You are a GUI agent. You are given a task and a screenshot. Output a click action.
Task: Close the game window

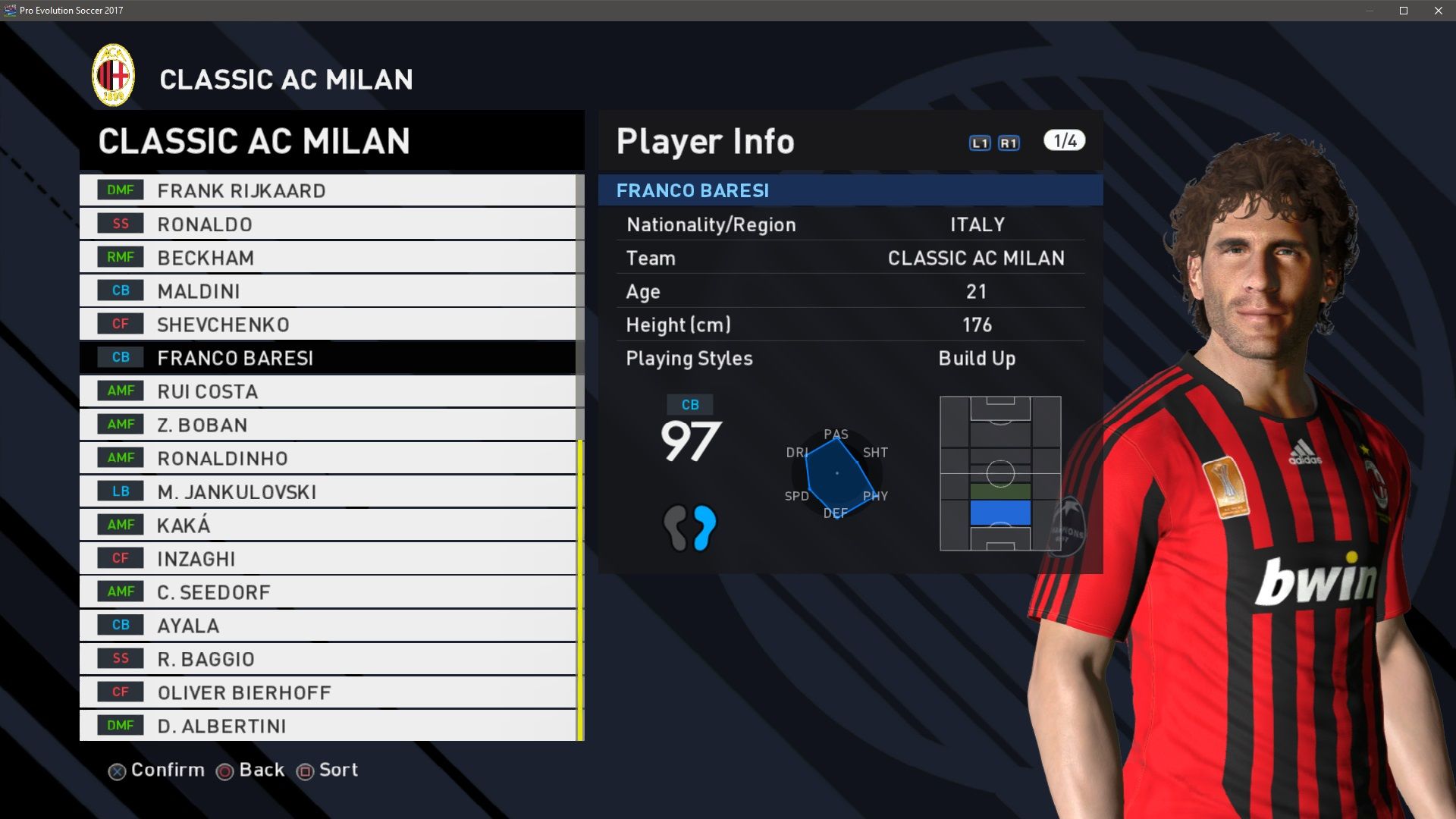click(1439, 11)
